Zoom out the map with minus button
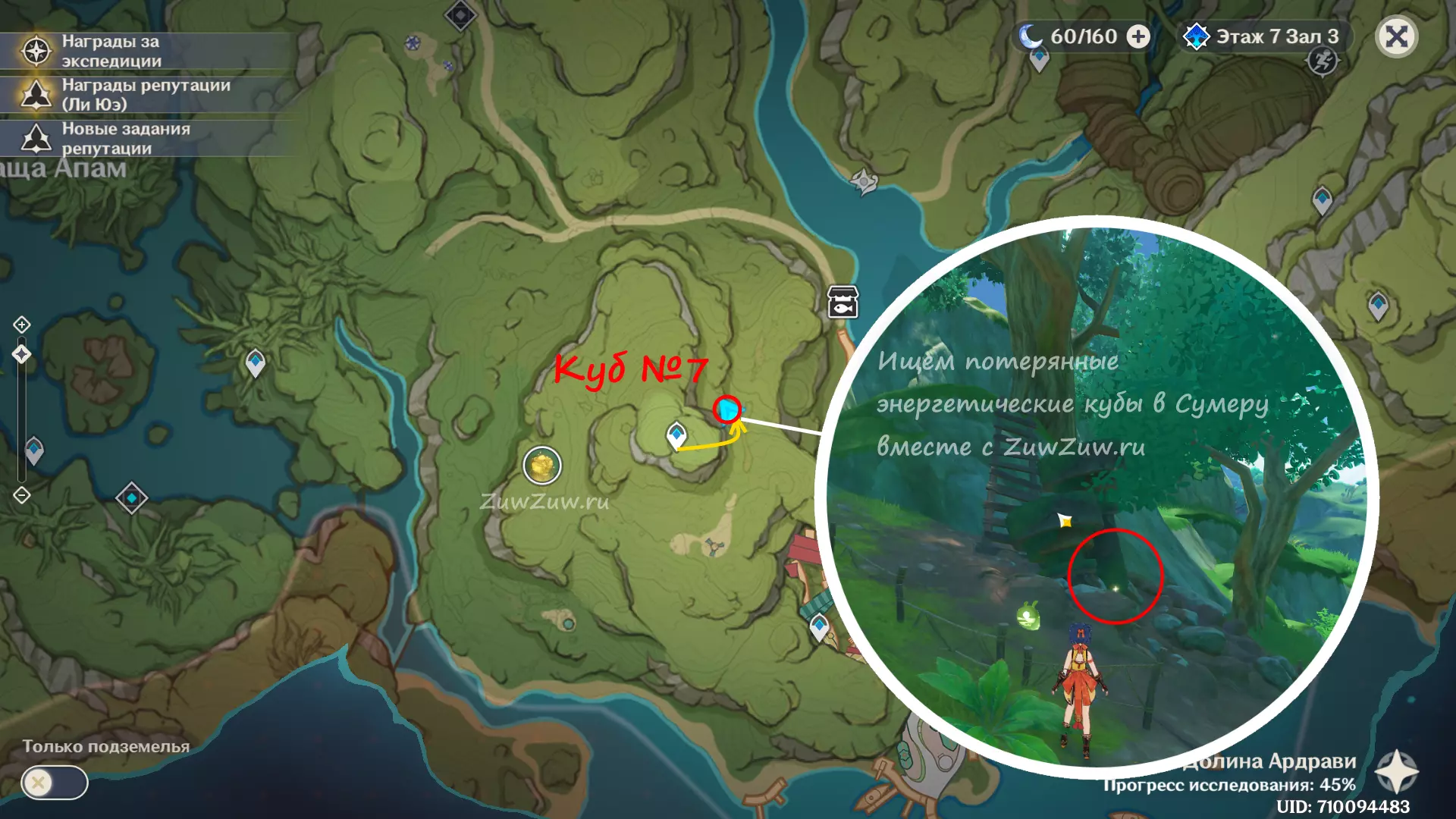The image size is (1456, 819). tap(22, 495)
